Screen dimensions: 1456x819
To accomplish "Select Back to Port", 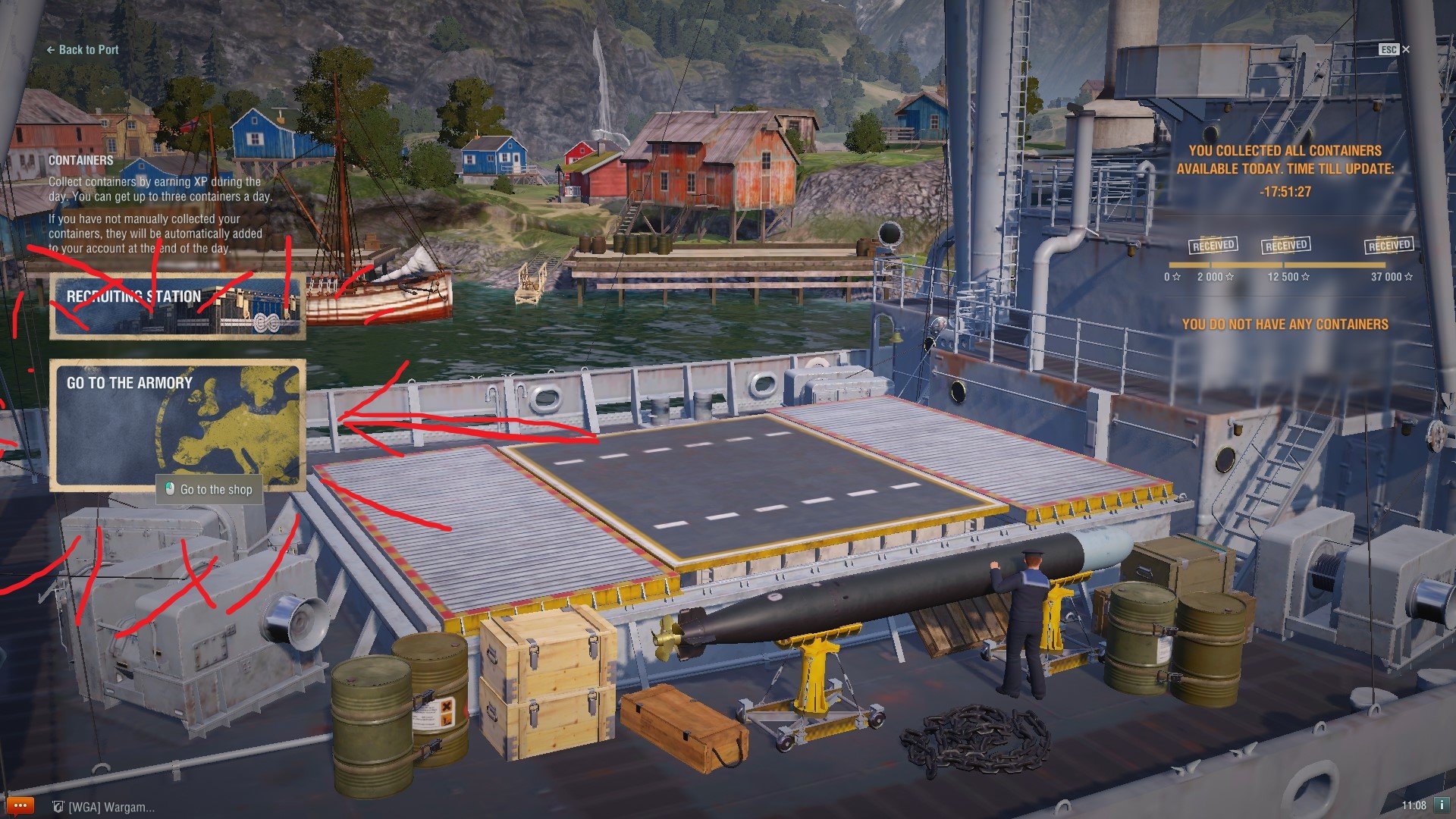I will 82,49.
